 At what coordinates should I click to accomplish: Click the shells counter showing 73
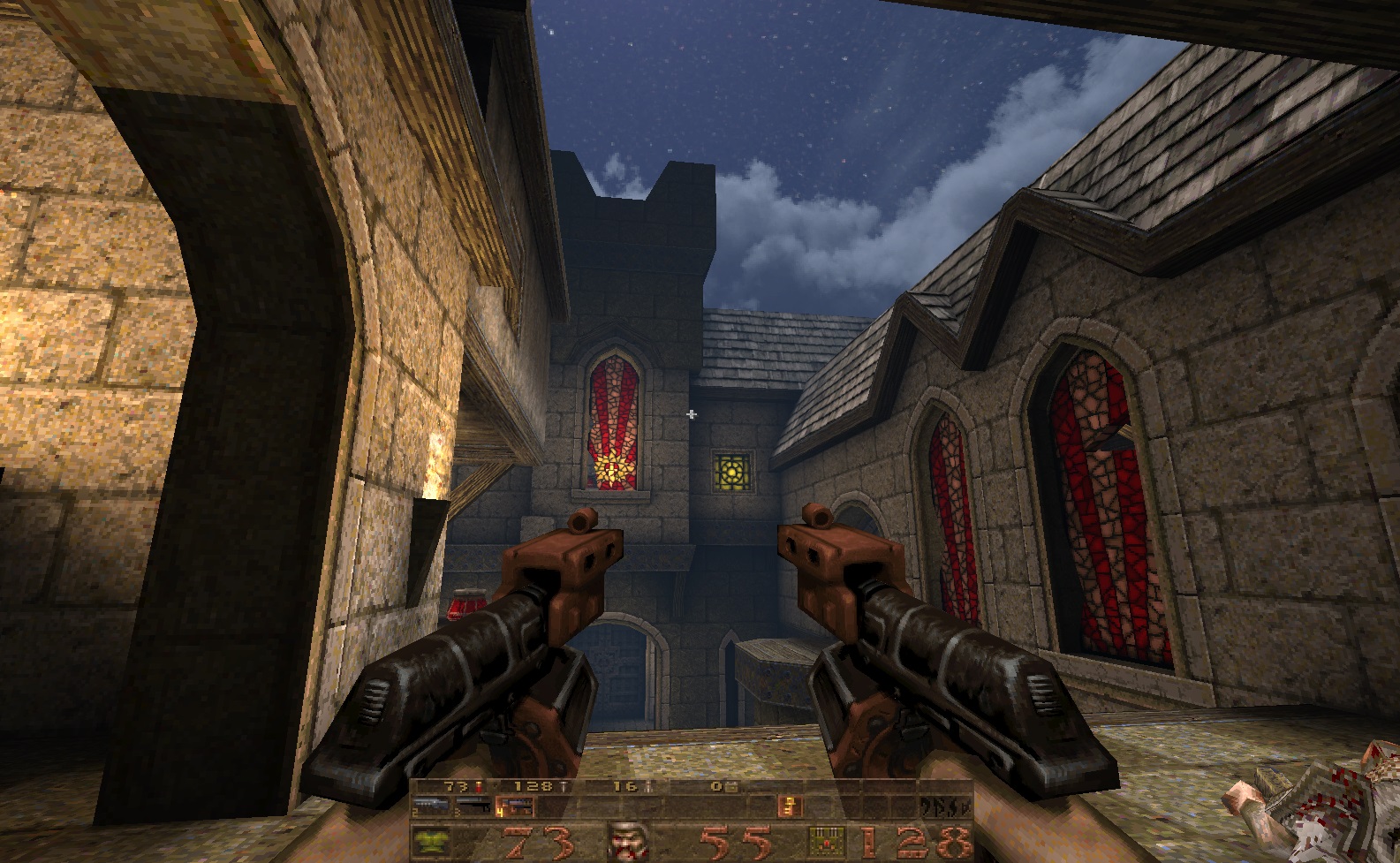(x=456, y=785)
